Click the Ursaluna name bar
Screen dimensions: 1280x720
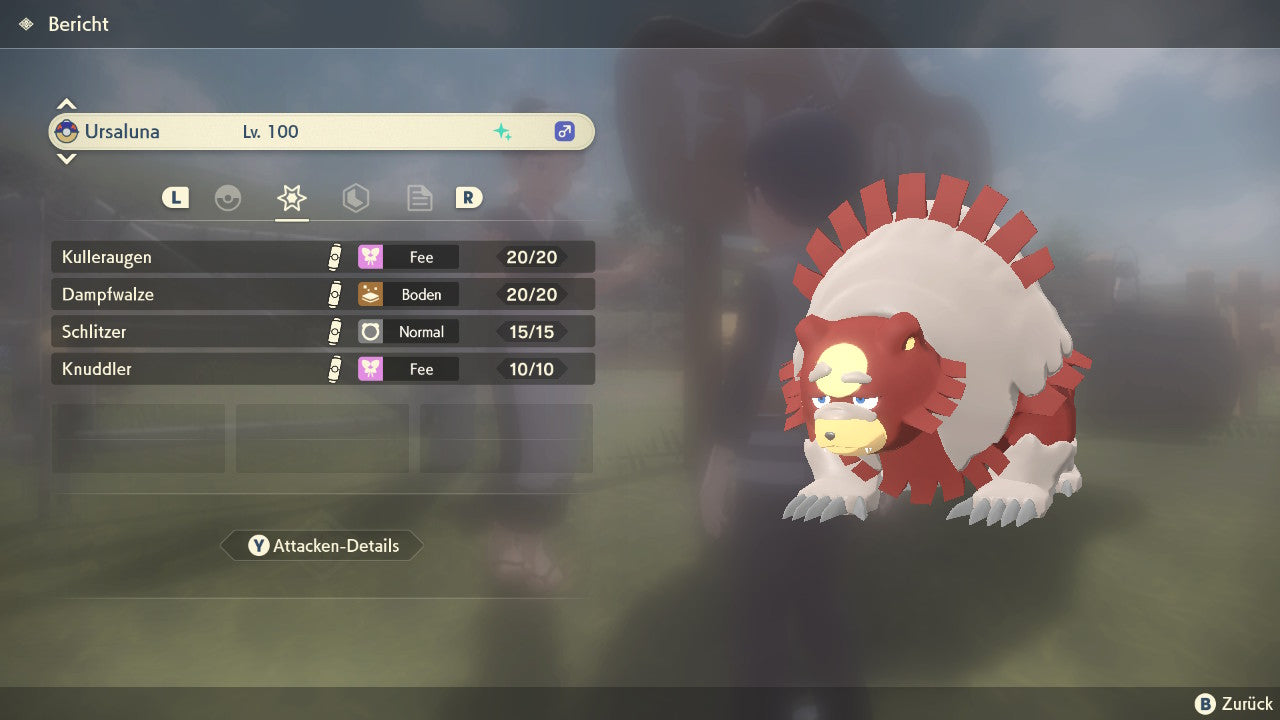[x=322, y=132]
